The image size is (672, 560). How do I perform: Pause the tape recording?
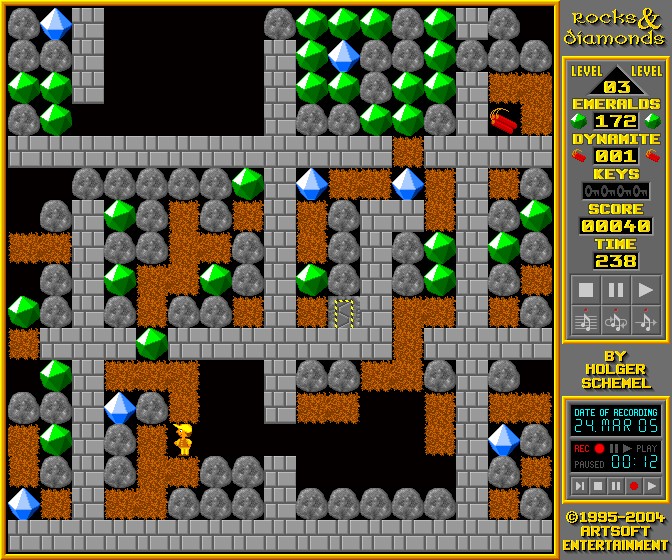pyautogui.click(x=615, y=486)
